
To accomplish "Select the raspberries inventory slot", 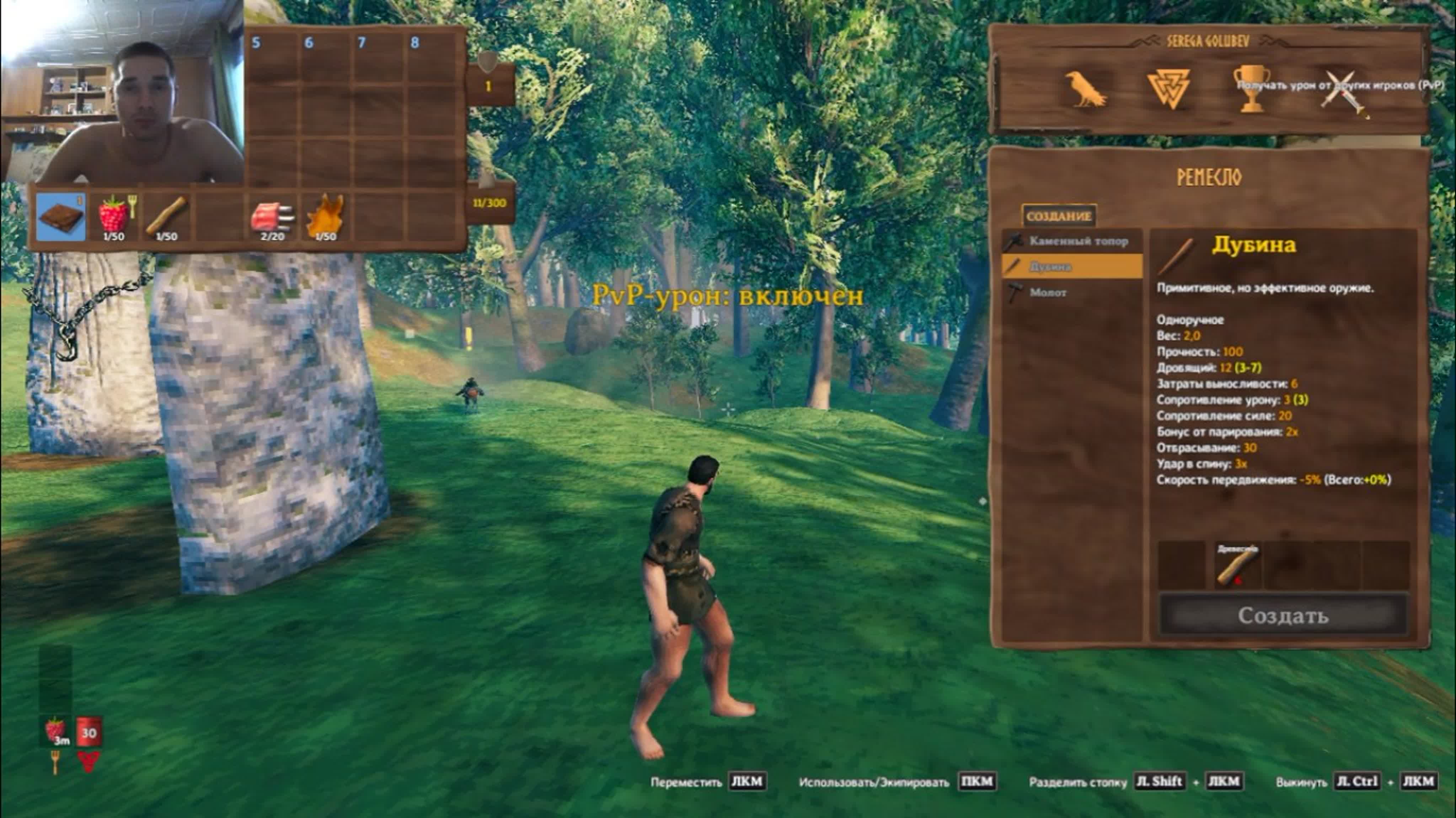I will point(114,217).
